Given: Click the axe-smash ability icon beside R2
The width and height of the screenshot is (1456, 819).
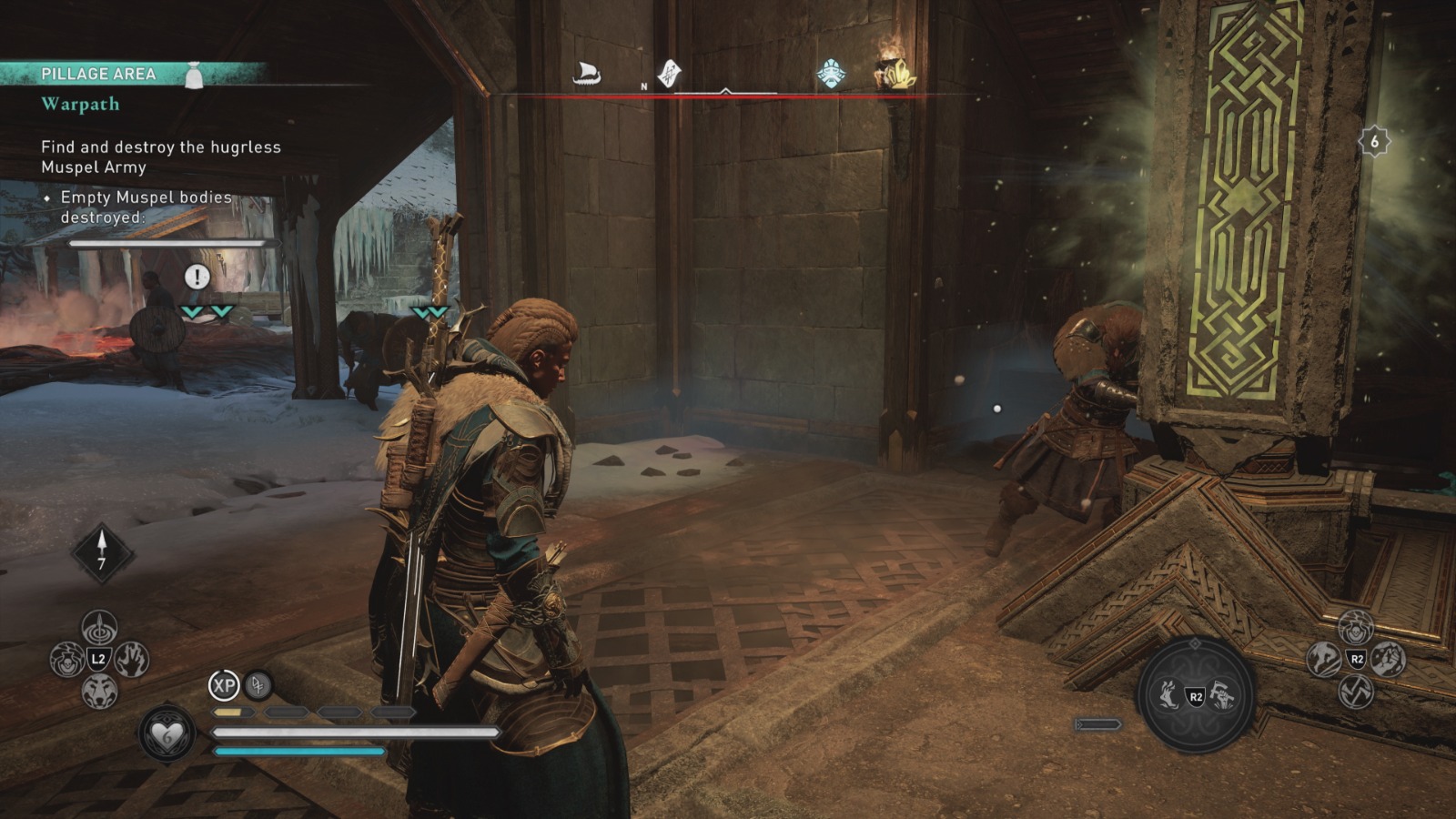Looking at the screenshot, I should (1223, 696).
